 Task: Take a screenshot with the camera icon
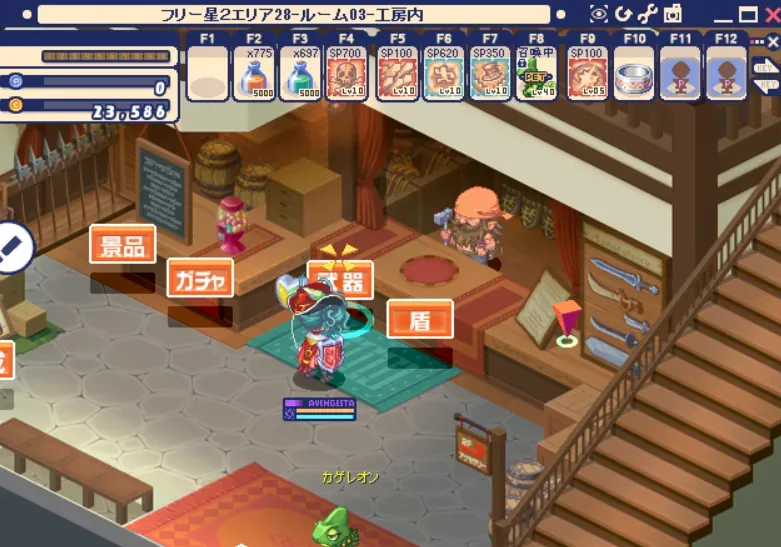tap(673, 14)
